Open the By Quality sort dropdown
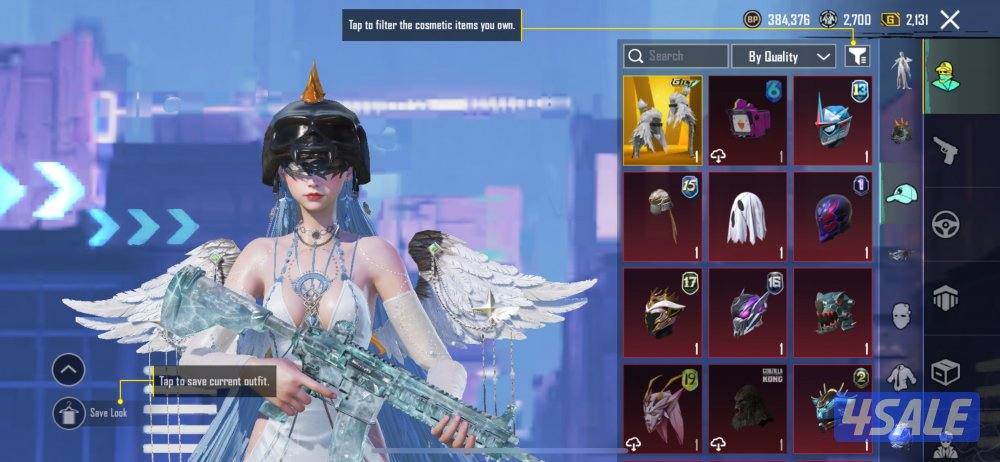 click(783, 56)
